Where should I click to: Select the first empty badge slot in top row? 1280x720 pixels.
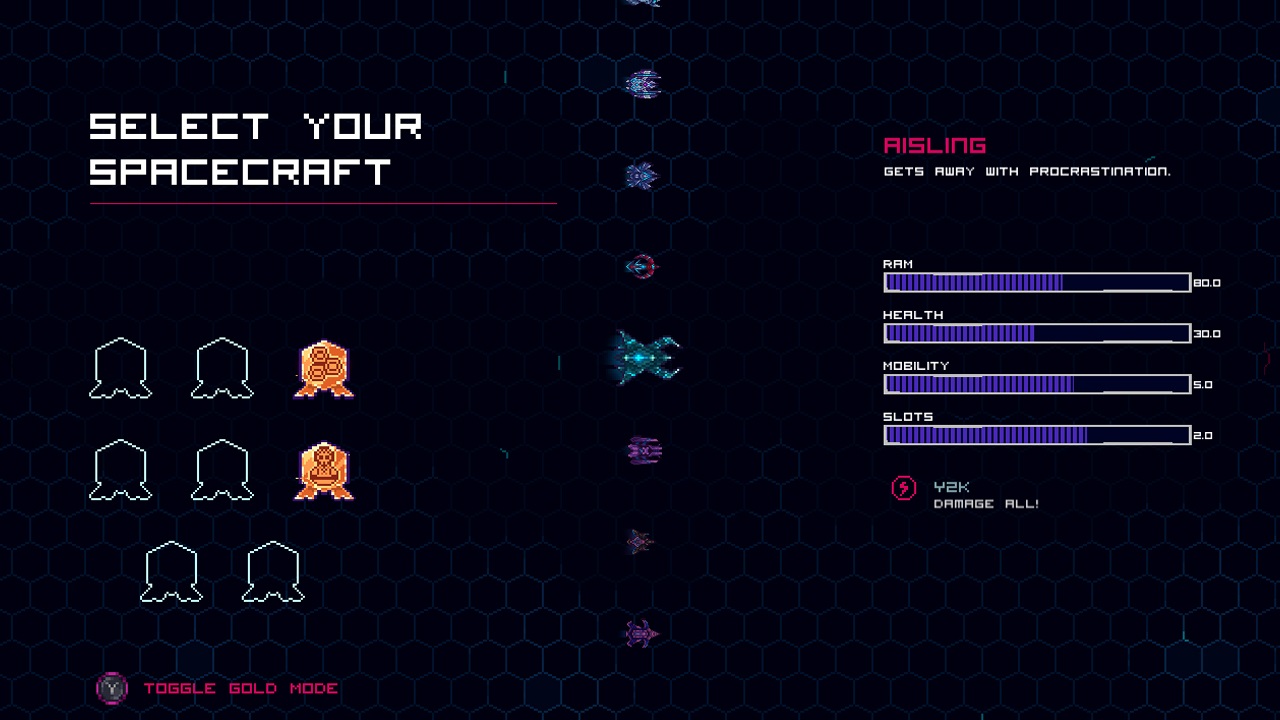pyautogui.click(x=119, y=368)
